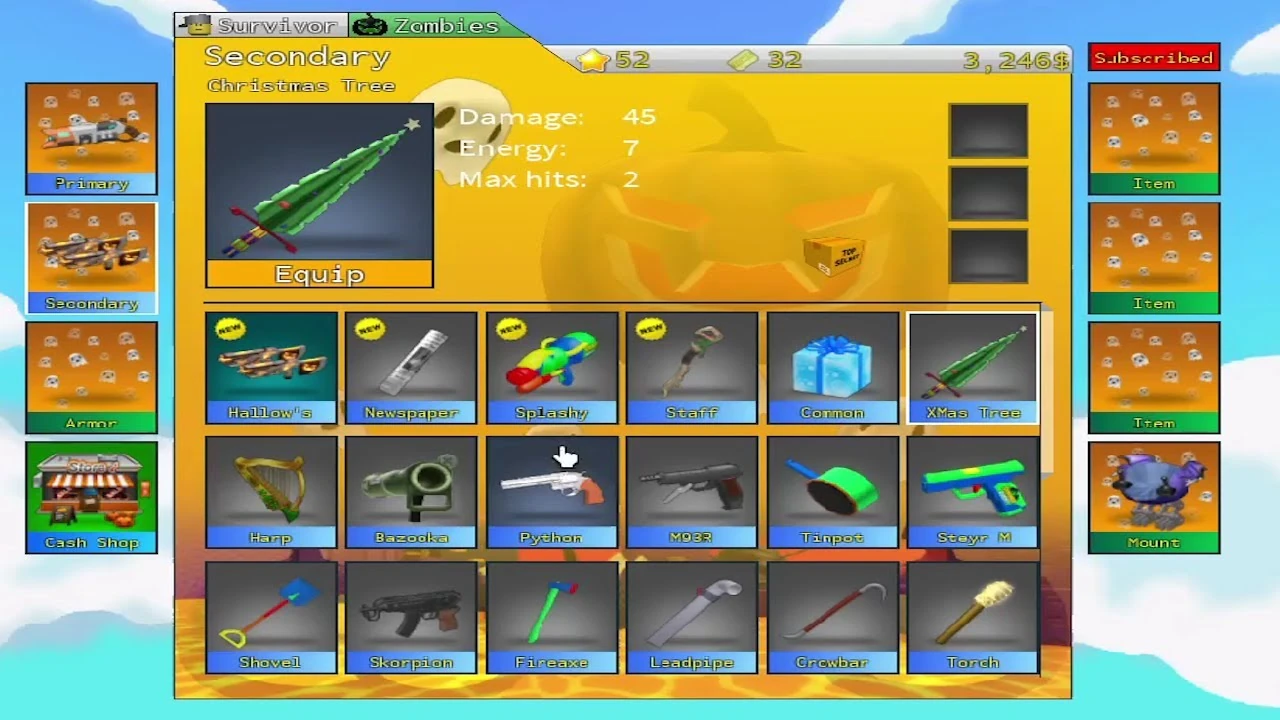Open the Armor category

(x=91, y=377)
